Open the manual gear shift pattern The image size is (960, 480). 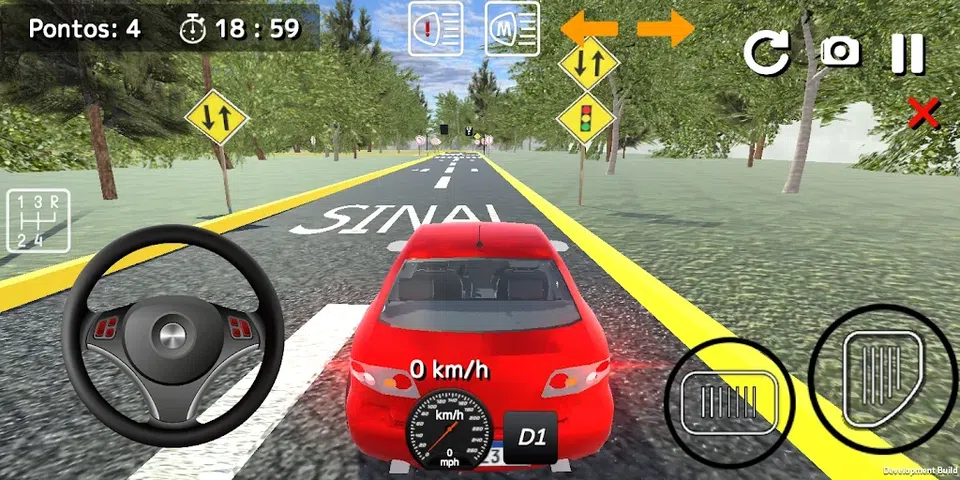coord(38,220)
